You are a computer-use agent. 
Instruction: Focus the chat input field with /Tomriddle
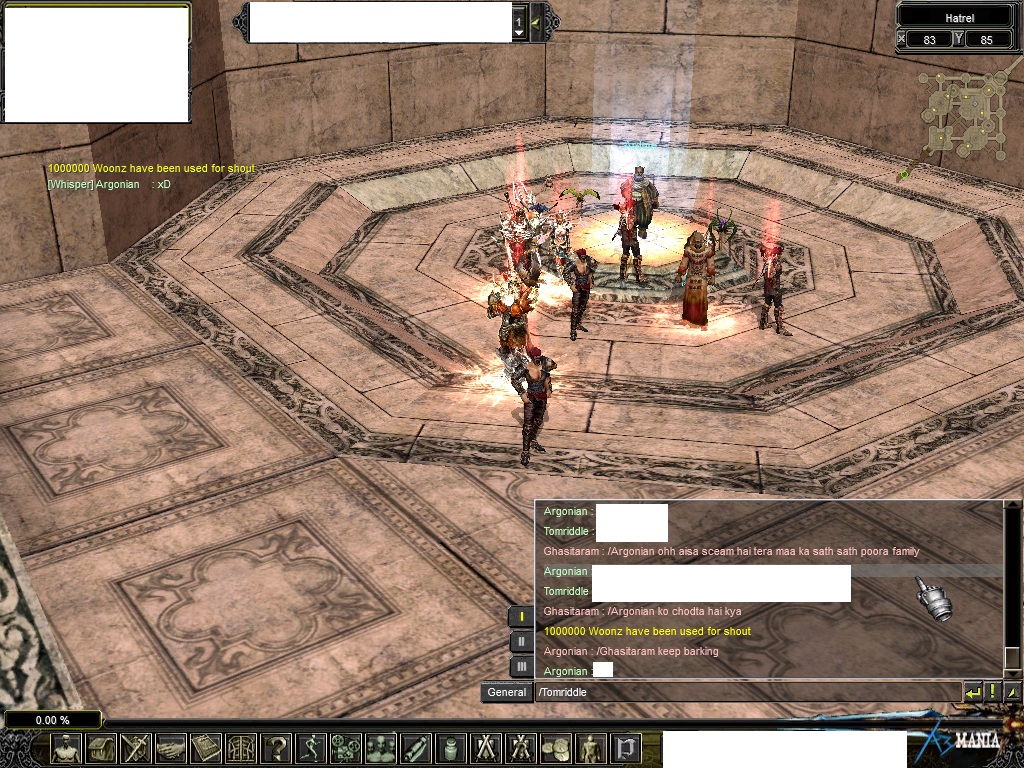[x=745, y=692]
